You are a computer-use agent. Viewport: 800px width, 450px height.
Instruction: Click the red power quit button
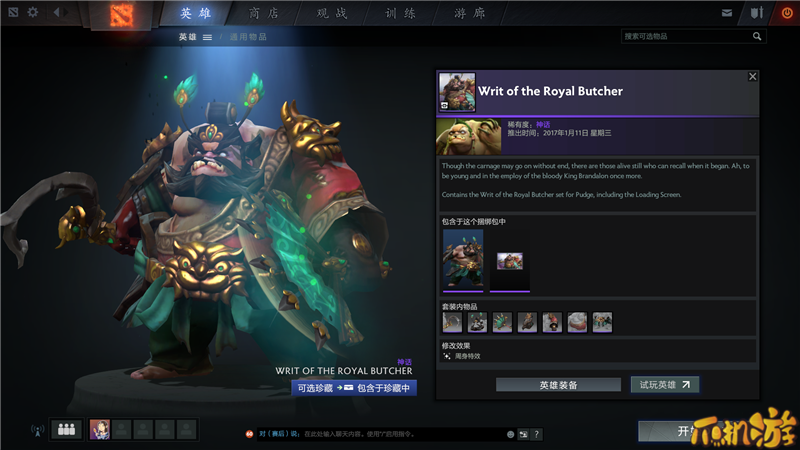(786, 13)
